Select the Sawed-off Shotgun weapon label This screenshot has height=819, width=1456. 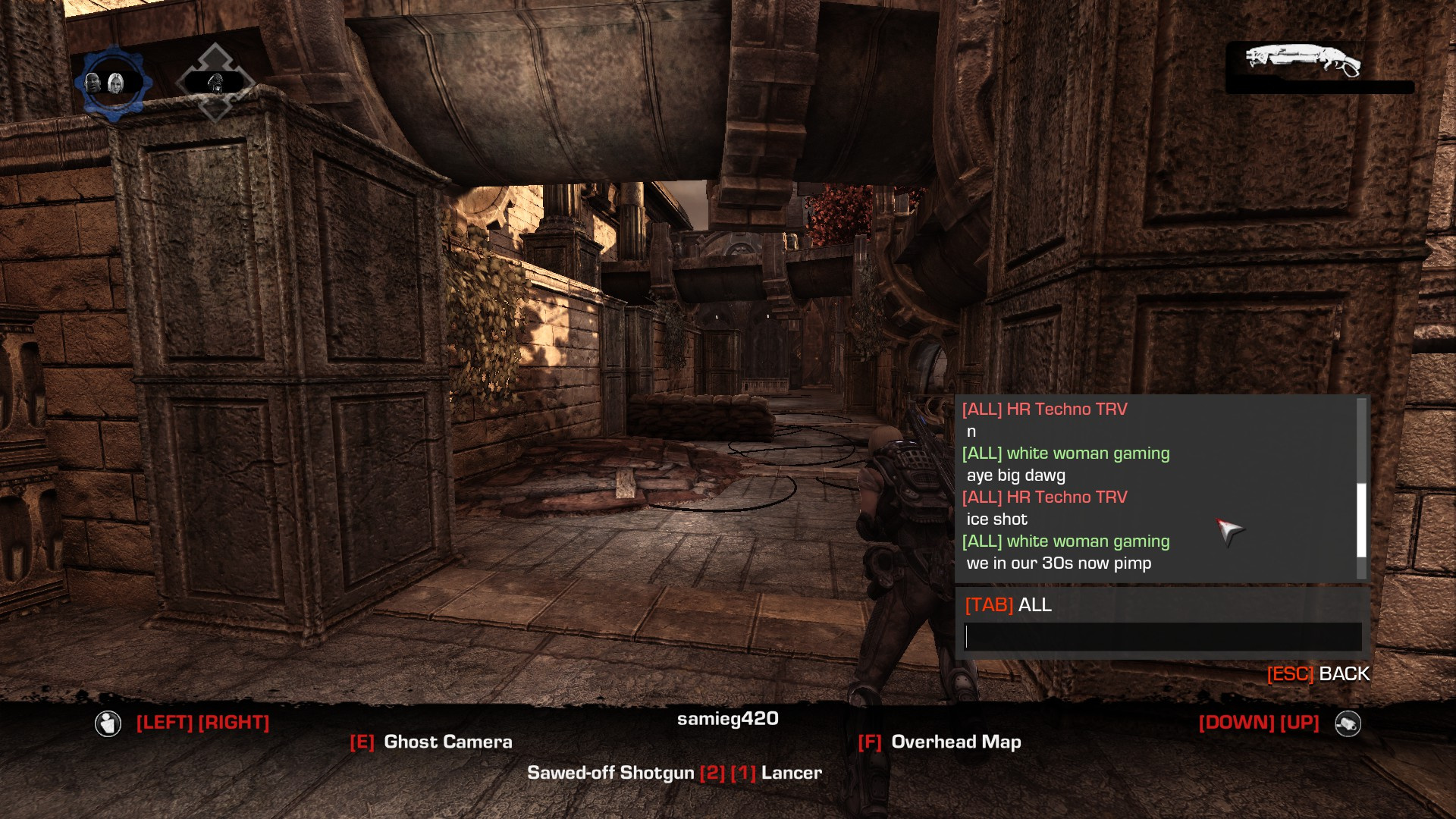coord(610,773)
